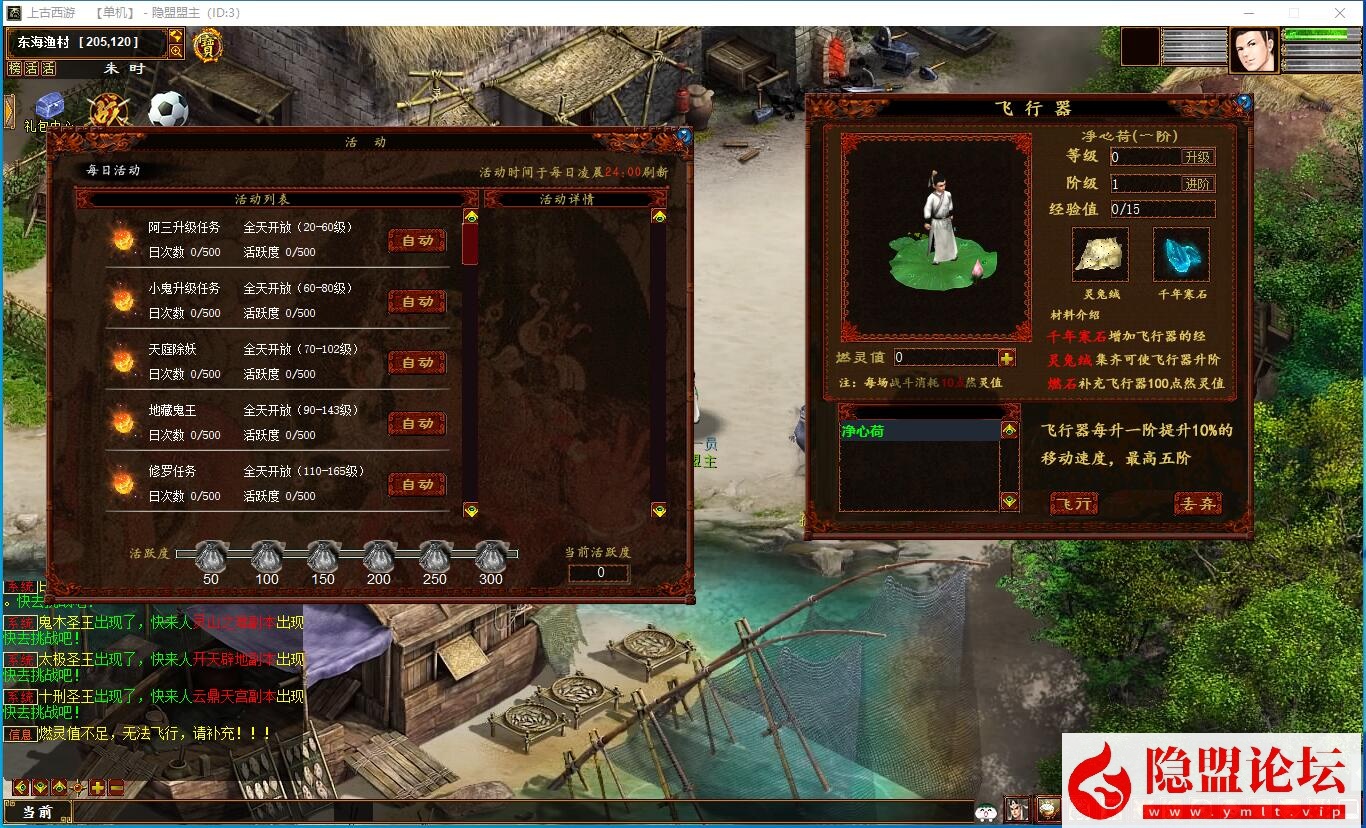This screenshot has height=828, width=1366.
Task: Start auto for 天庭除妖
Action: tap(417, 363)
